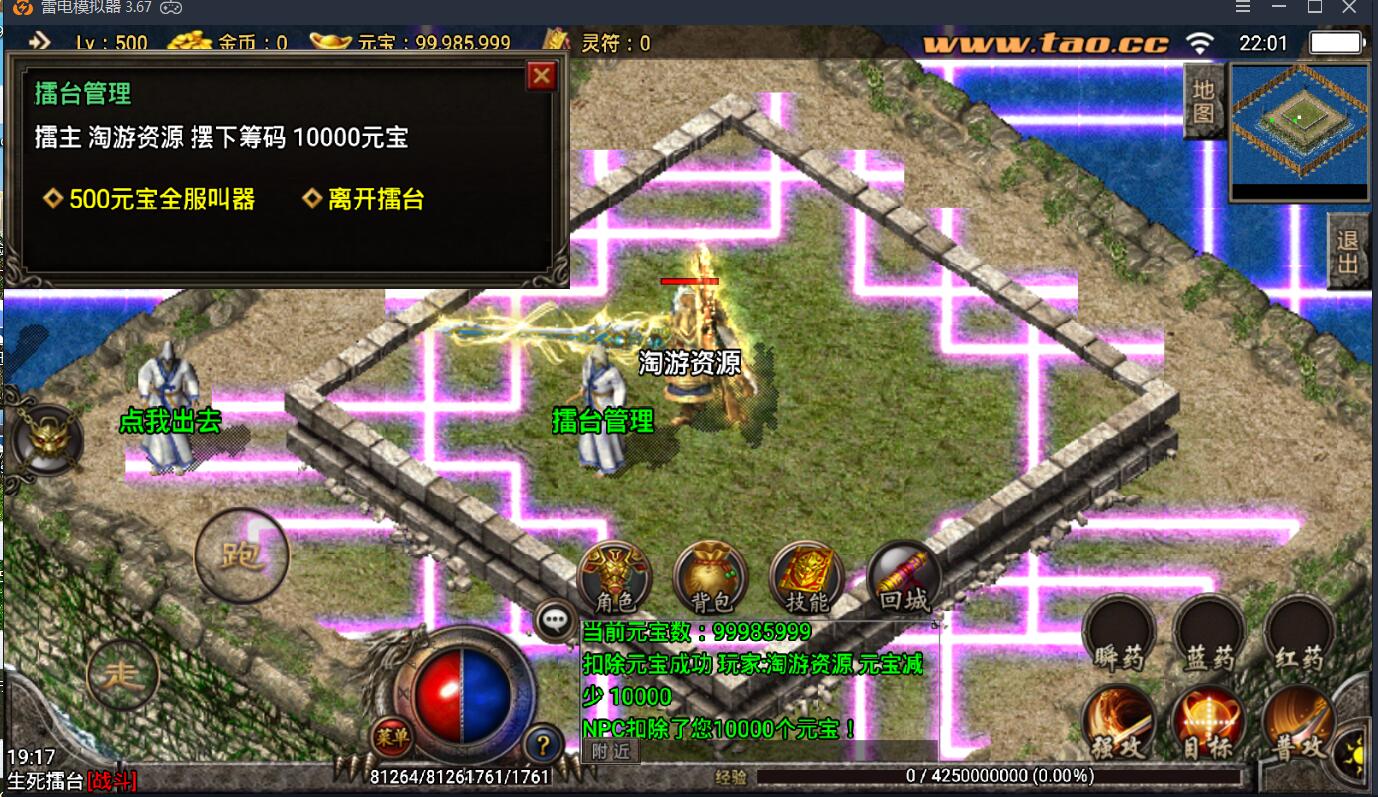Click the arena minimap
This screenshot has height=797, width=1378.
(x=1299, y=132)
